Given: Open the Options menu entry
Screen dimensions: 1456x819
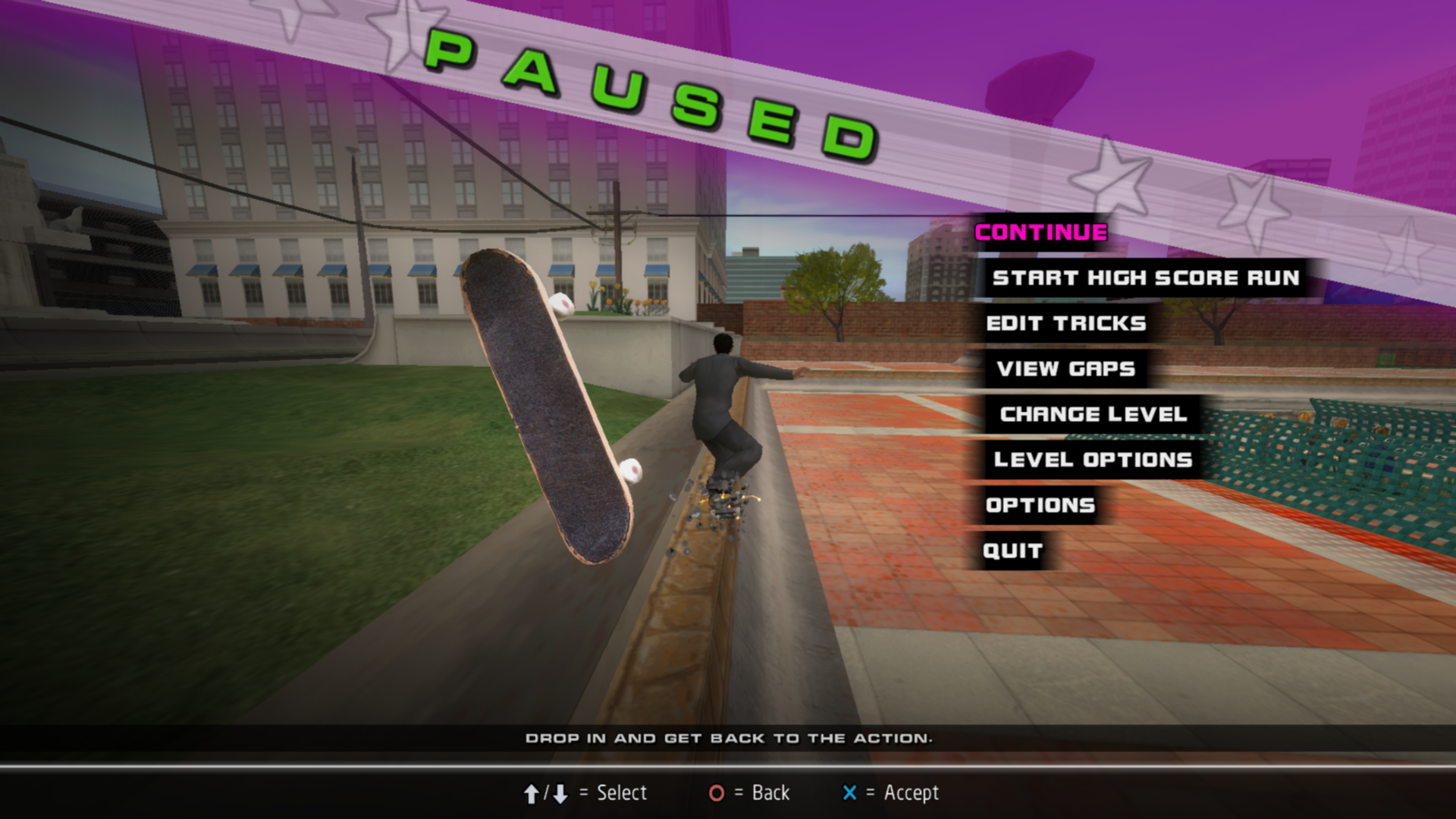Looking at the screenshot, I should (x=1040, y=505).
